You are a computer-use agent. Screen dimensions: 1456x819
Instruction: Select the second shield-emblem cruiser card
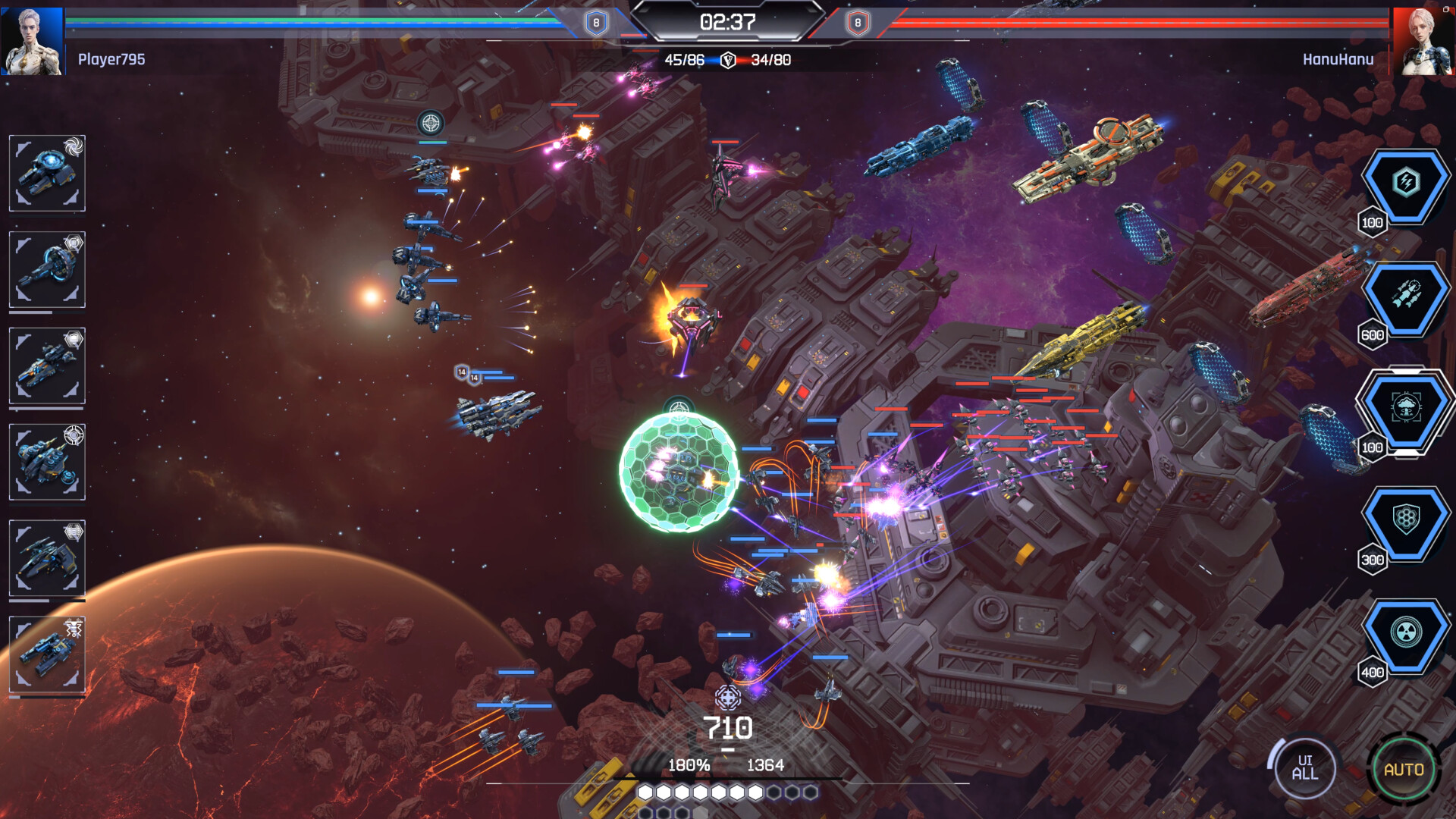pos(46,271)
